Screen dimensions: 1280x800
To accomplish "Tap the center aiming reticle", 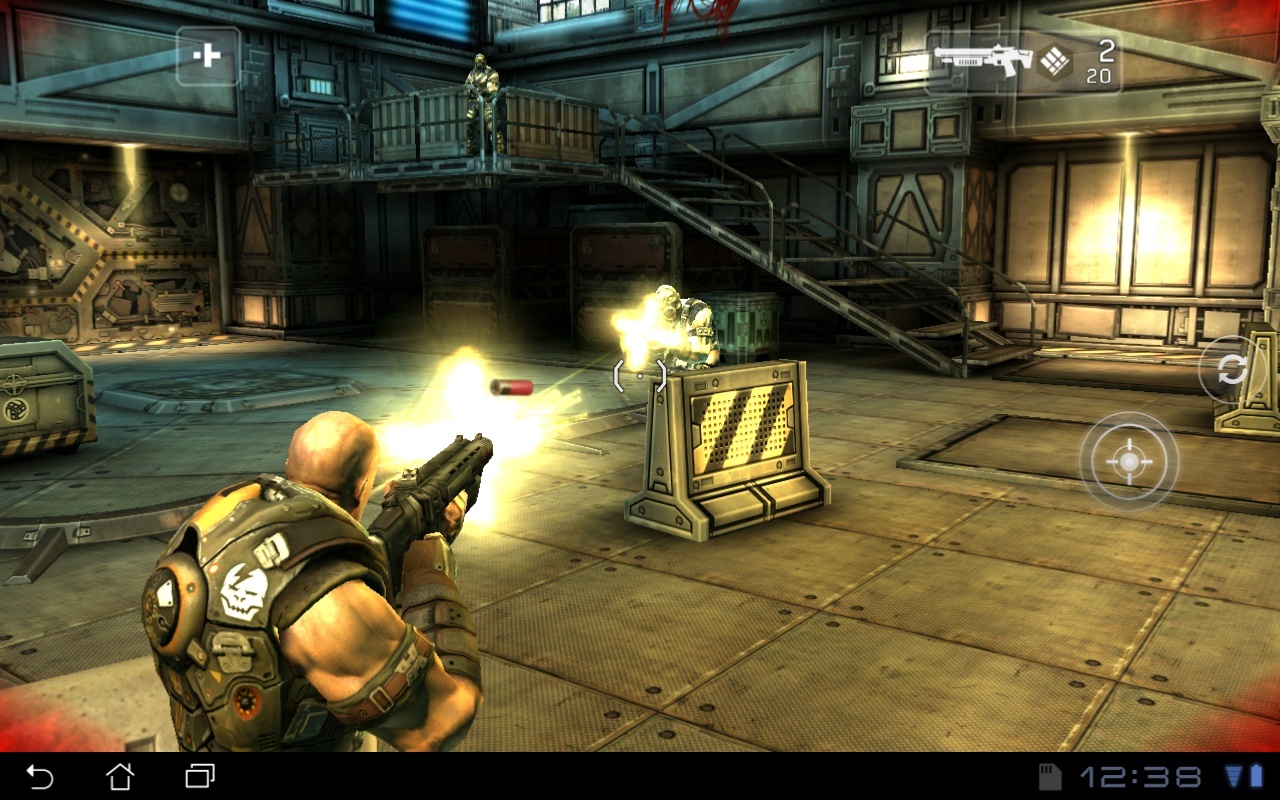I will pyautogui.click(x=638, y=377).
